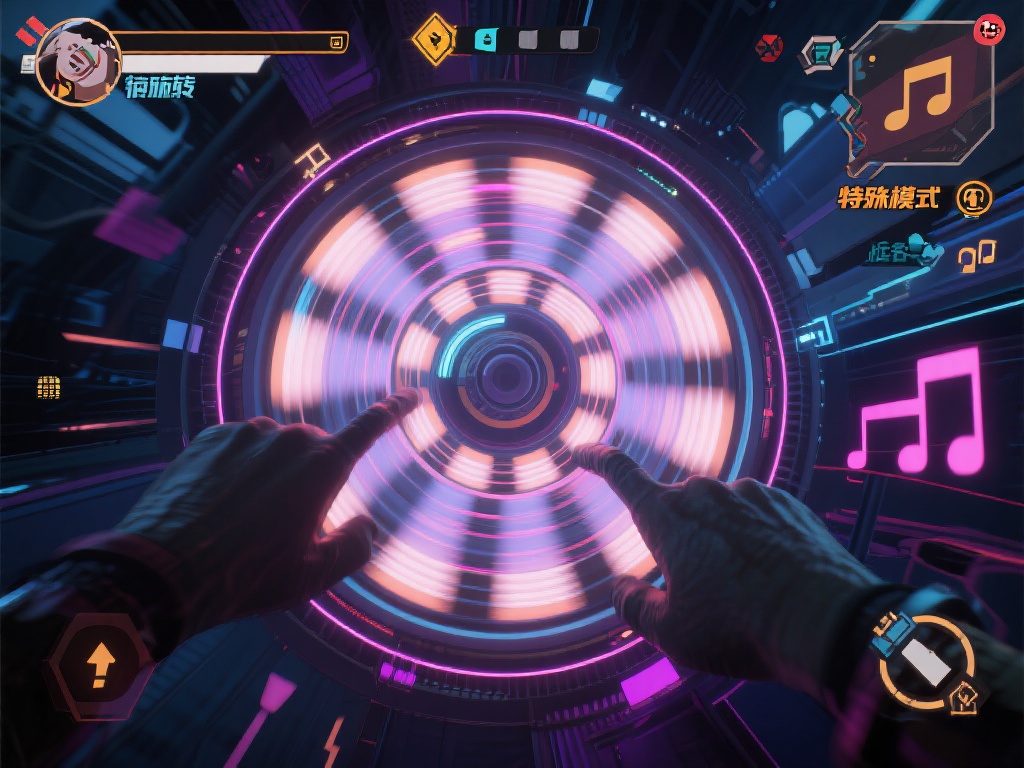
Task: Toggle the red crossed-out circle icon
Action: (x=769, y=46)
